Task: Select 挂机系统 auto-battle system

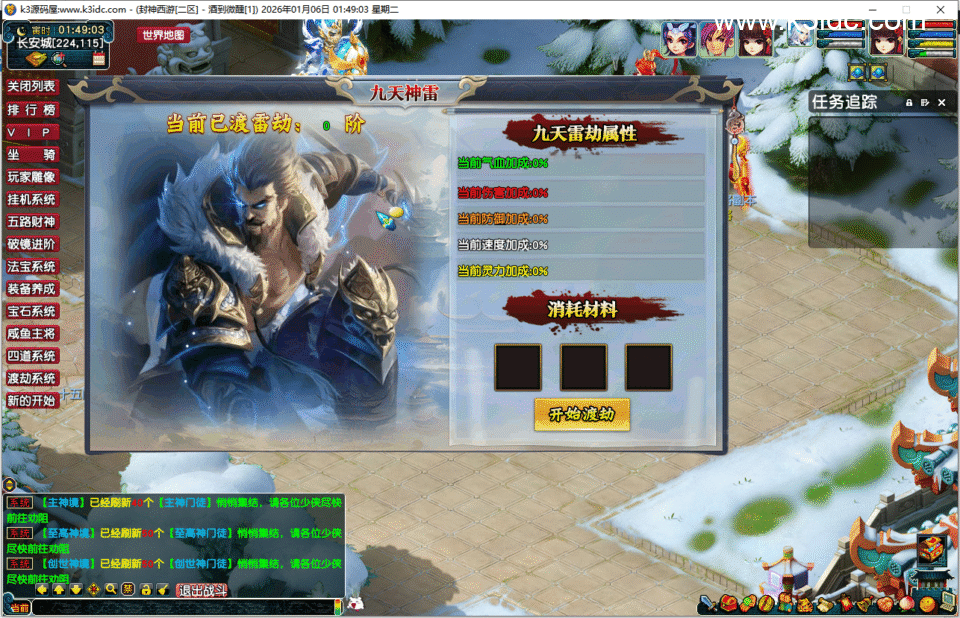Action: (x=32, y=200)
